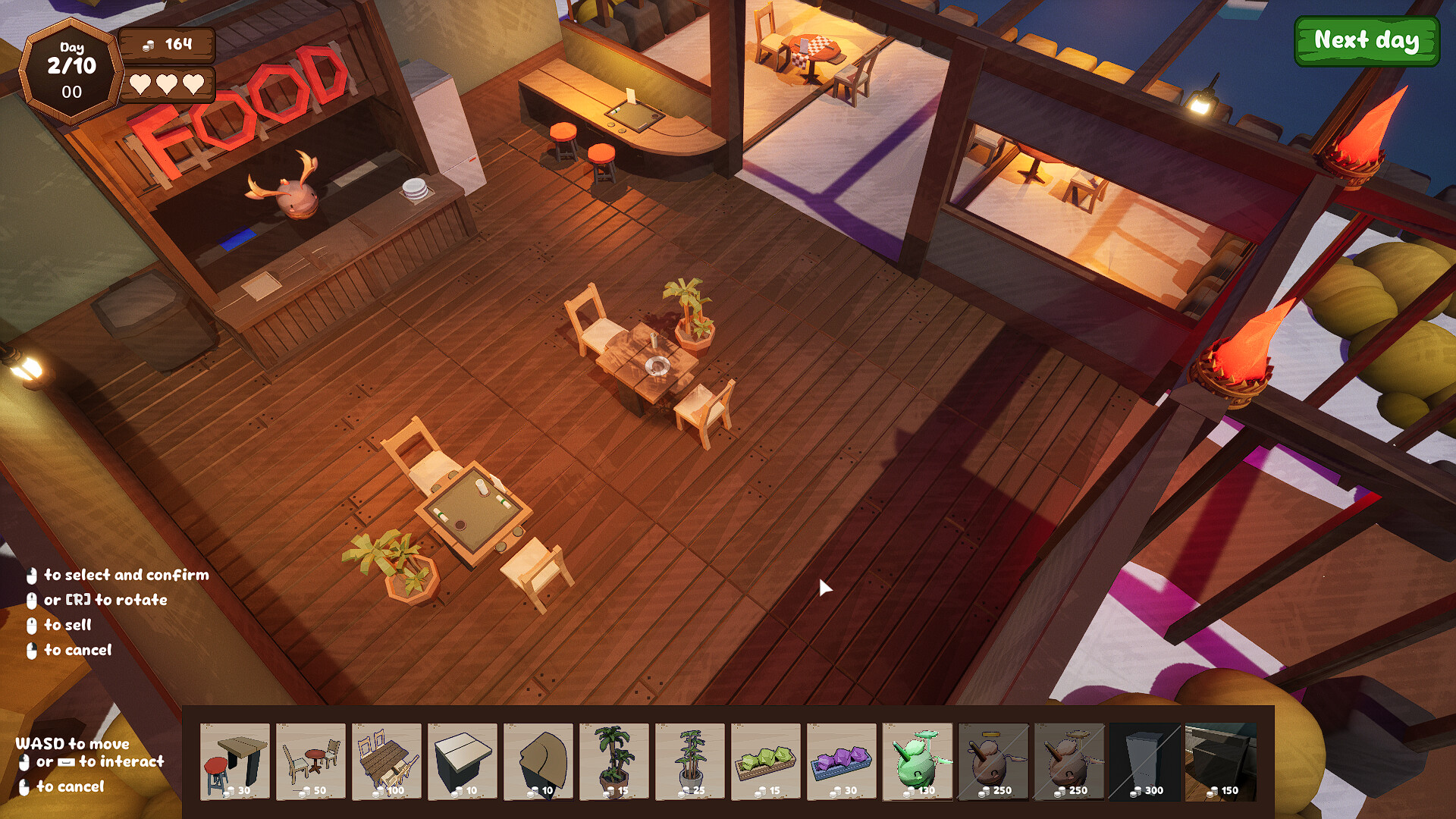Choose the tall dark cabinet costing 300
This screenshot has height=819, width=1456.
point(1145,761)
